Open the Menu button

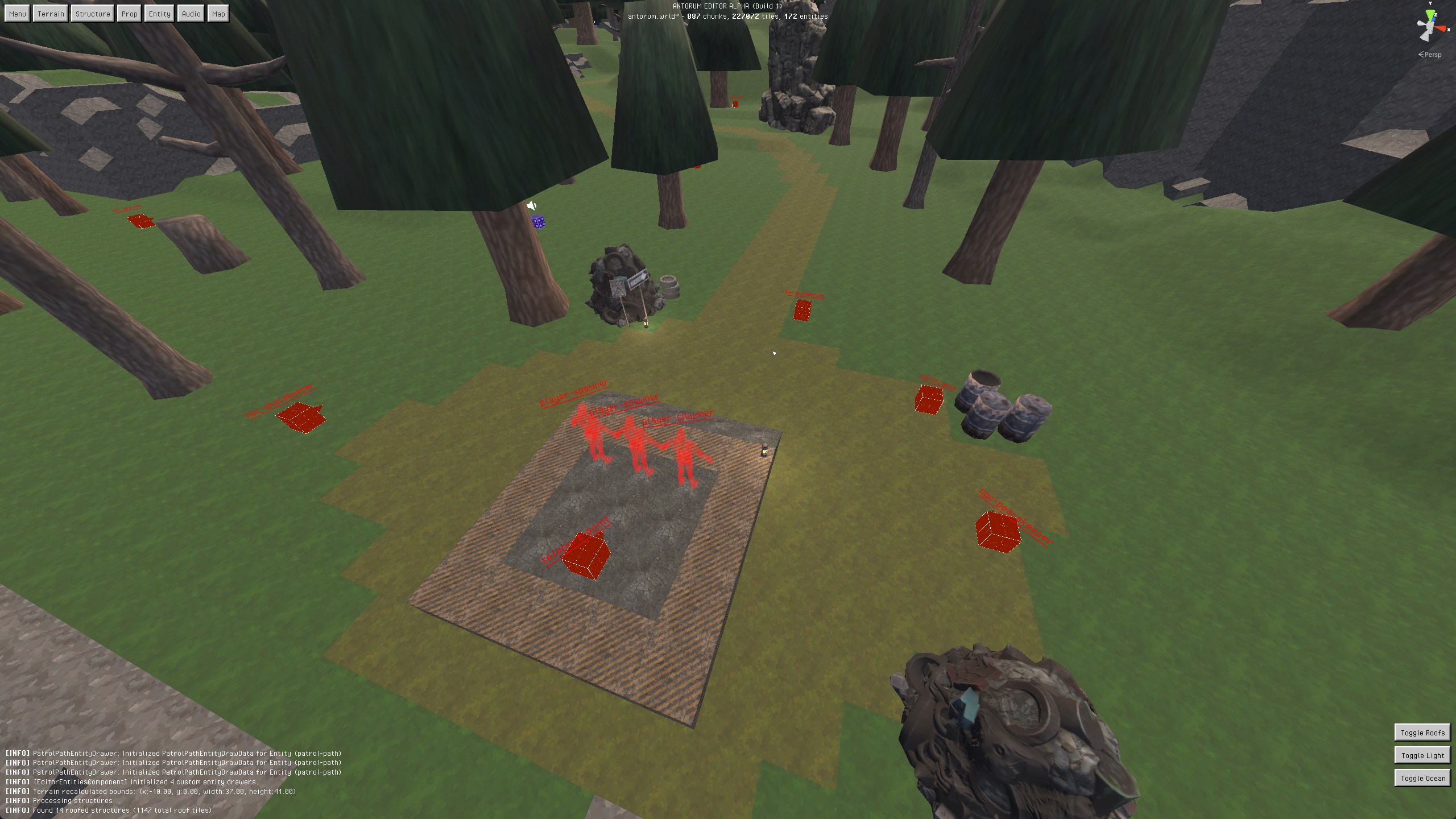point(17,14)
